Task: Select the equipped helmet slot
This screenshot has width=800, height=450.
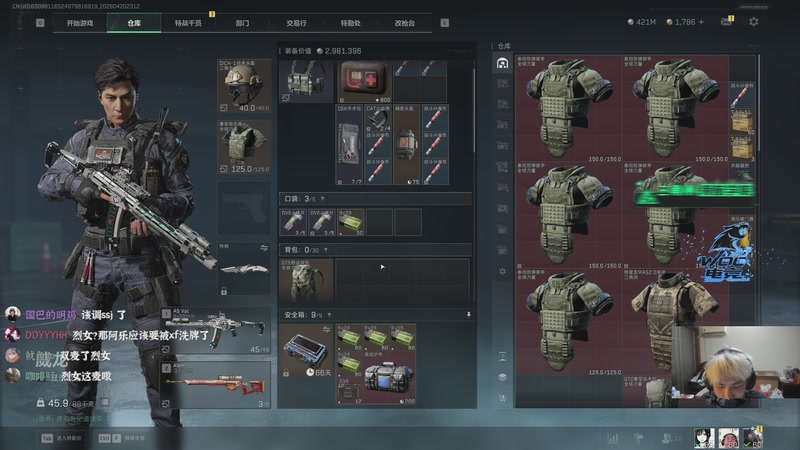Action: coord(243,86)
